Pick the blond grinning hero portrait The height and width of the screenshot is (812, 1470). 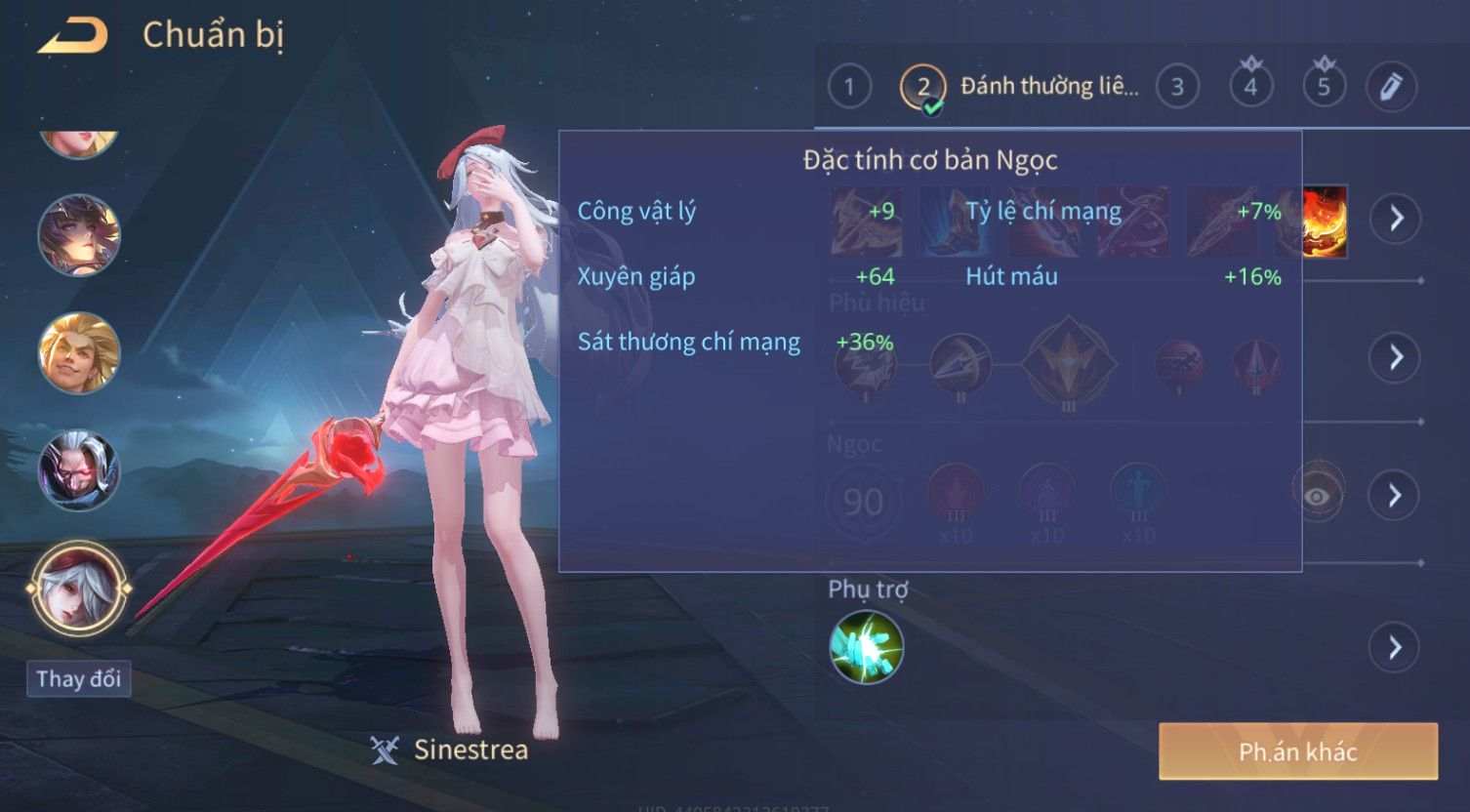(79, 352)
